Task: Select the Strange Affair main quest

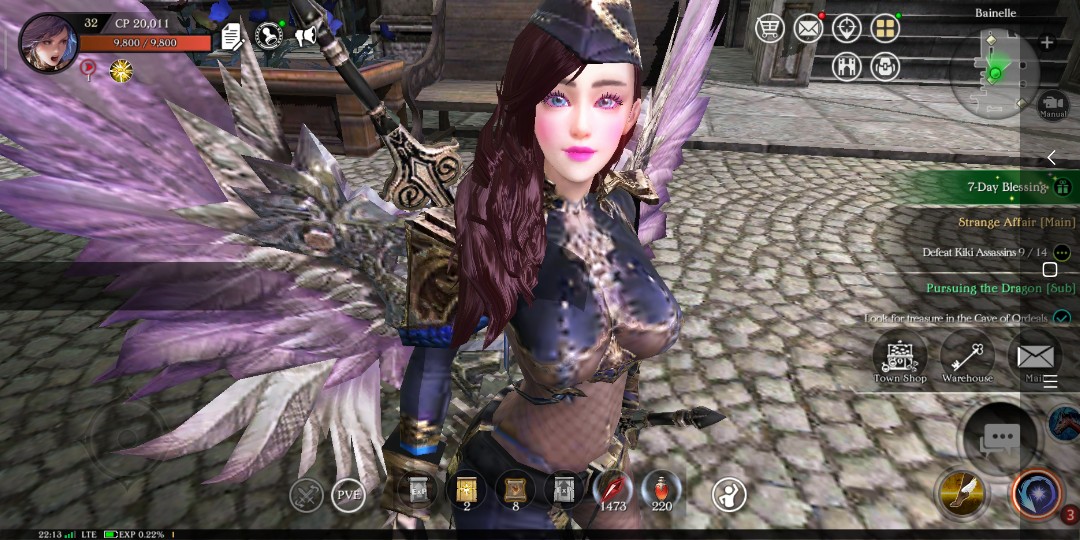Action: coord(1016,222)
